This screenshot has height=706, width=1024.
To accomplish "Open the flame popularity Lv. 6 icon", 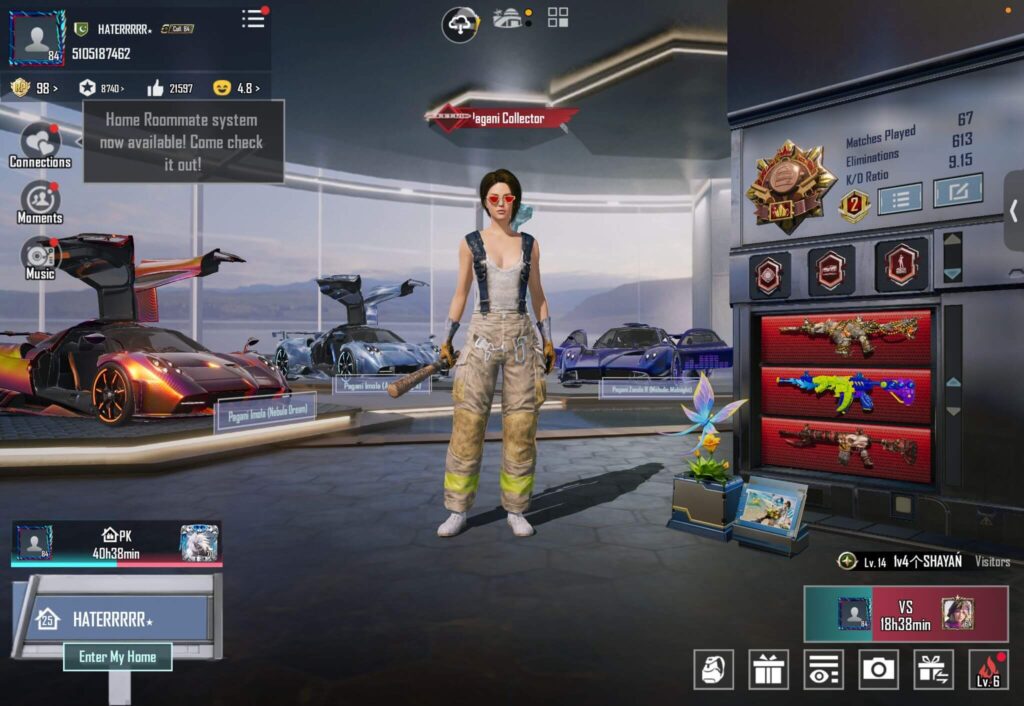I will (x=988, y=669).
